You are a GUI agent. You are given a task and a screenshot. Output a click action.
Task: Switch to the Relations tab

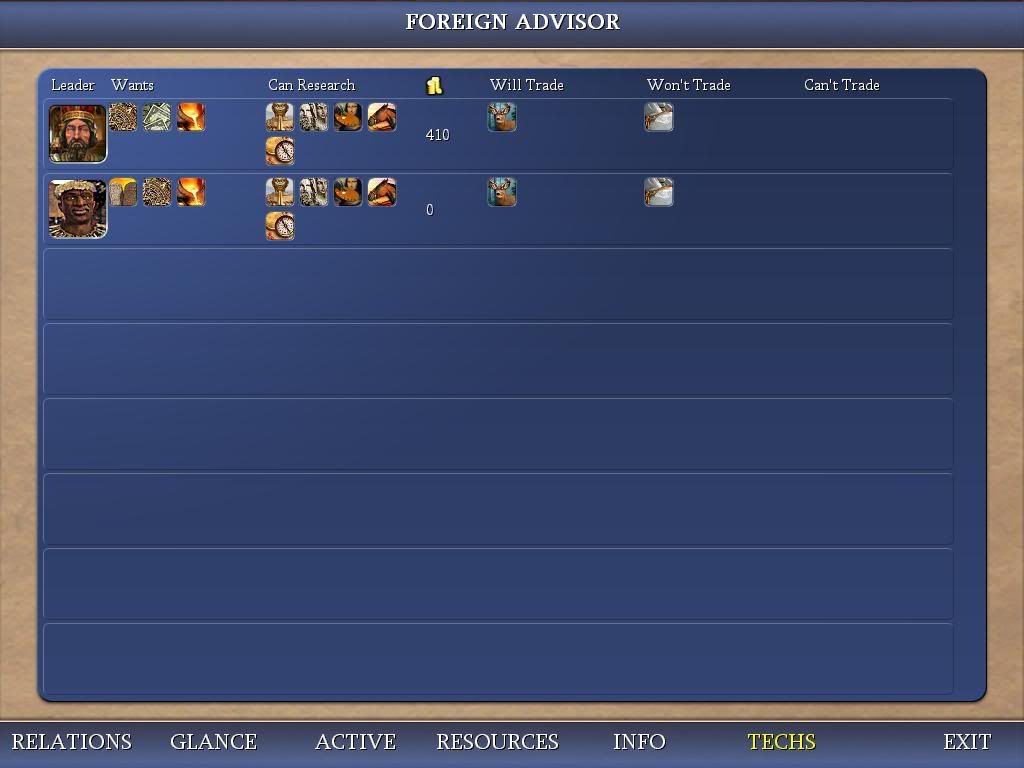click(x=71, y=742)
